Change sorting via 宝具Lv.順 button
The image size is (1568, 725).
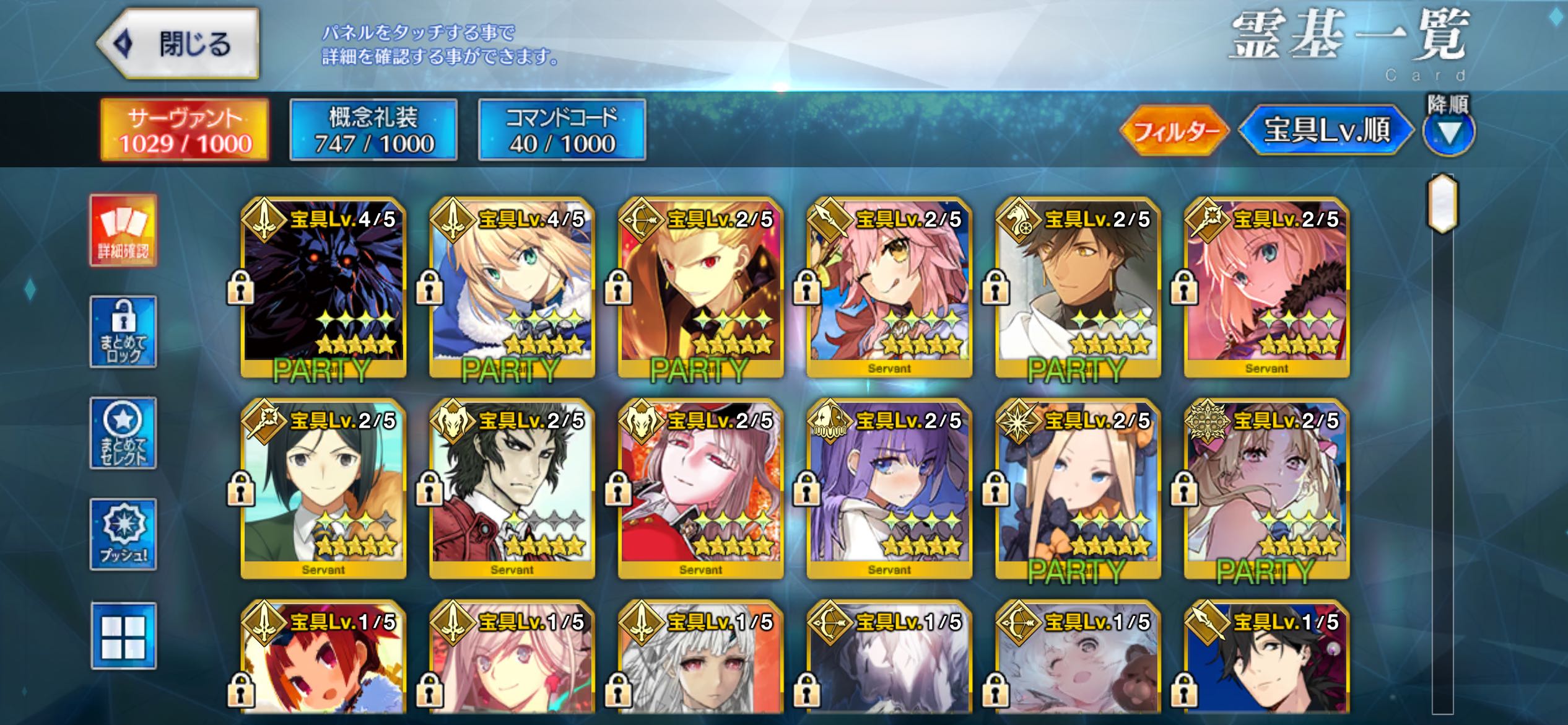click(1326, 131)
